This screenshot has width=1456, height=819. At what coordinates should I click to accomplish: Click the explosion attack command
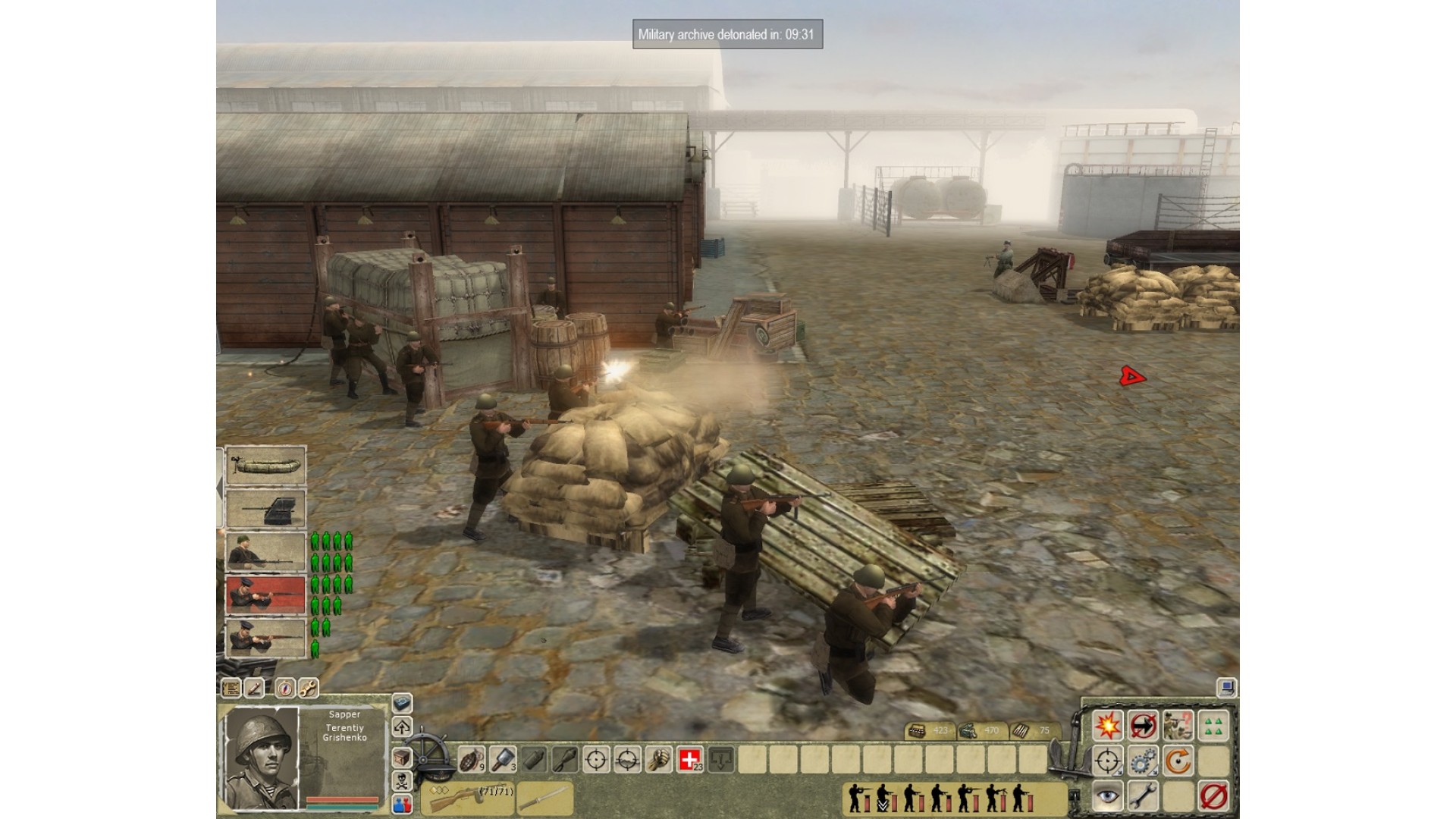point(1107,726)
